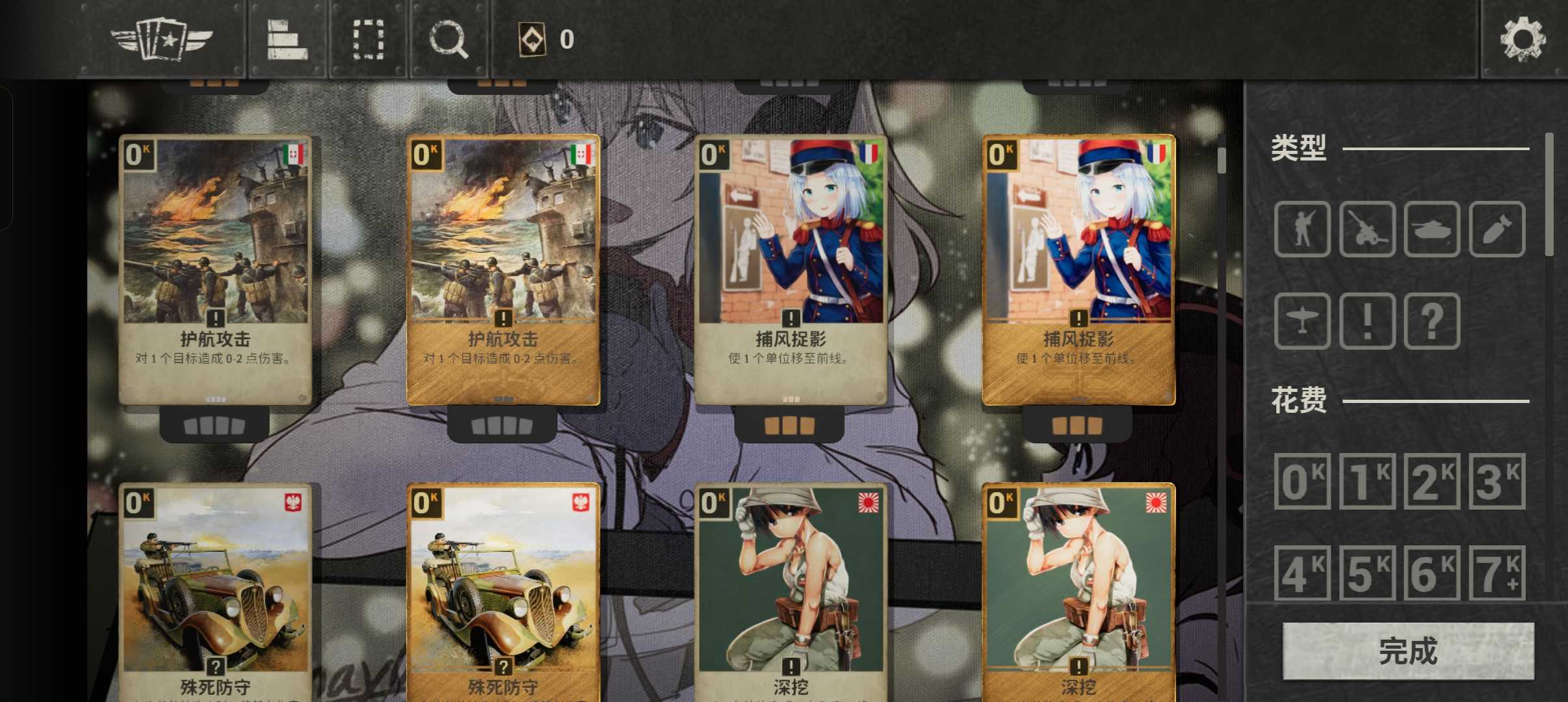Screen dimensions: 1568x702
Task: Select the 0K cost filter
Action: pyautogui.click(x=1302, y=481)
